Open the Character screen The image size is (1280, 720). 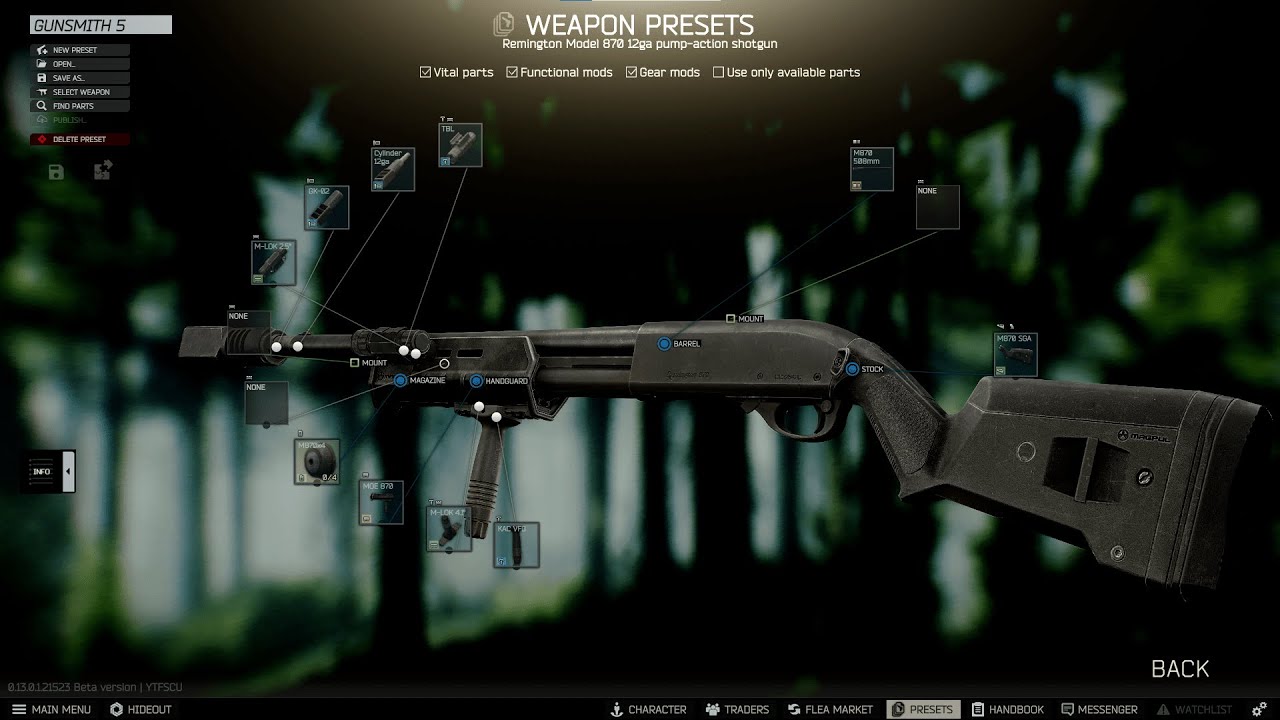648,709
